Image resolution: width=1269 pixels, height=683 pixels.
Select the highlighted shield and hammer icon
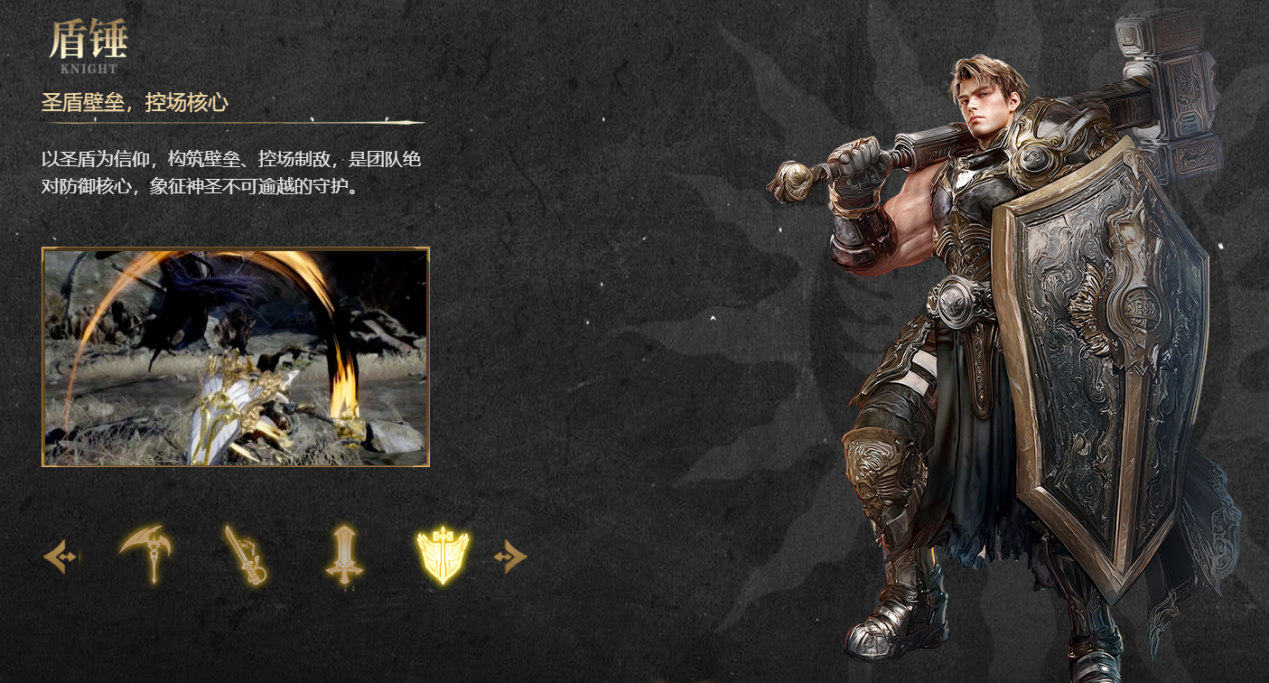442,555
